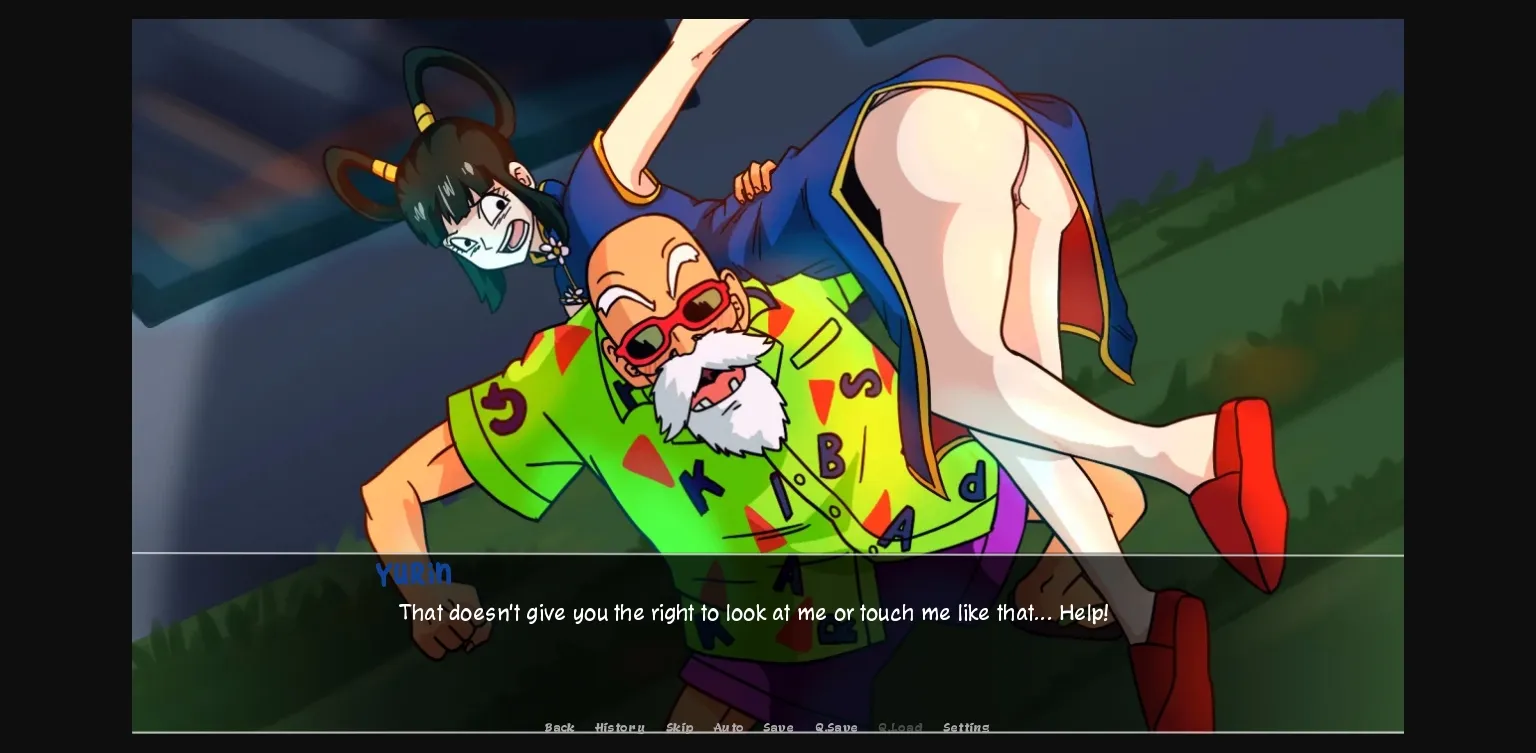Click the dialogue text to advance
Viewport: 1536px width, 753px height.
click(753, 613)
